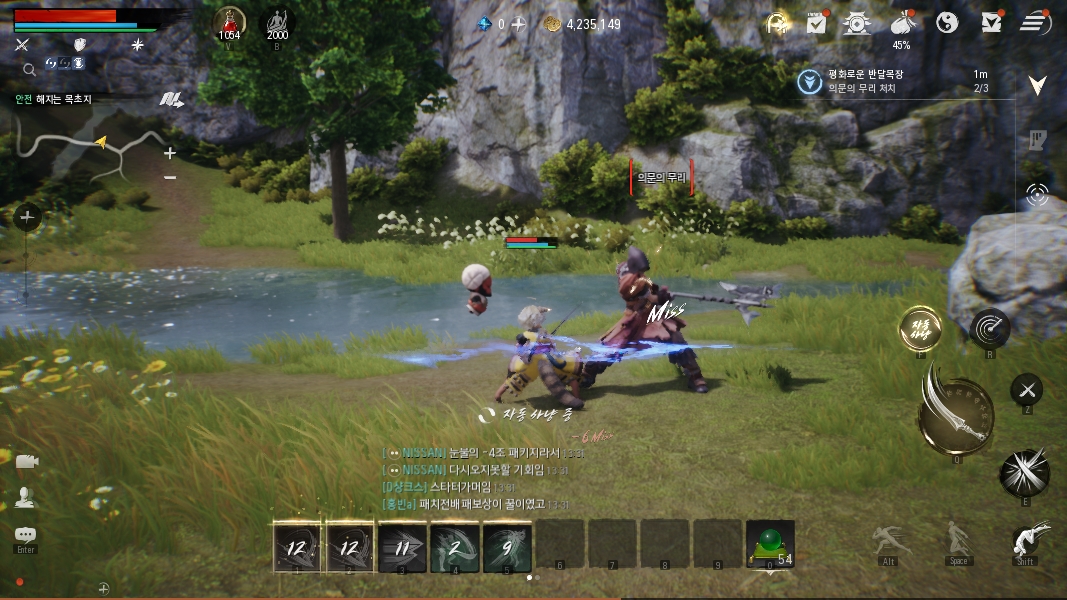Open the calendar checklist icon
Screen dimensions: 1067x600
coord(816,22)
